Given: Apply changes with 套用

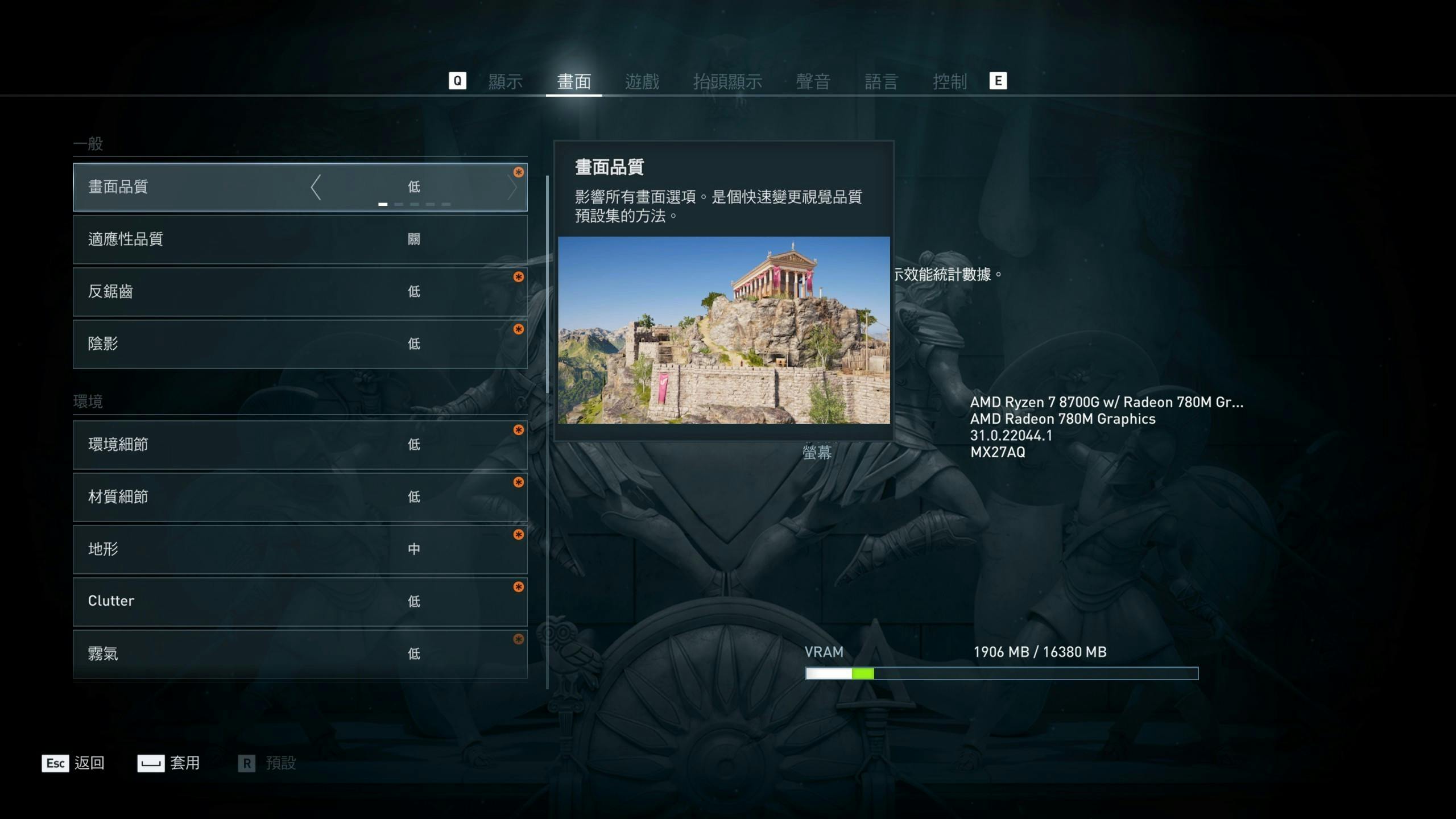Looking at the screenshot, I should (x=169, y=763).
